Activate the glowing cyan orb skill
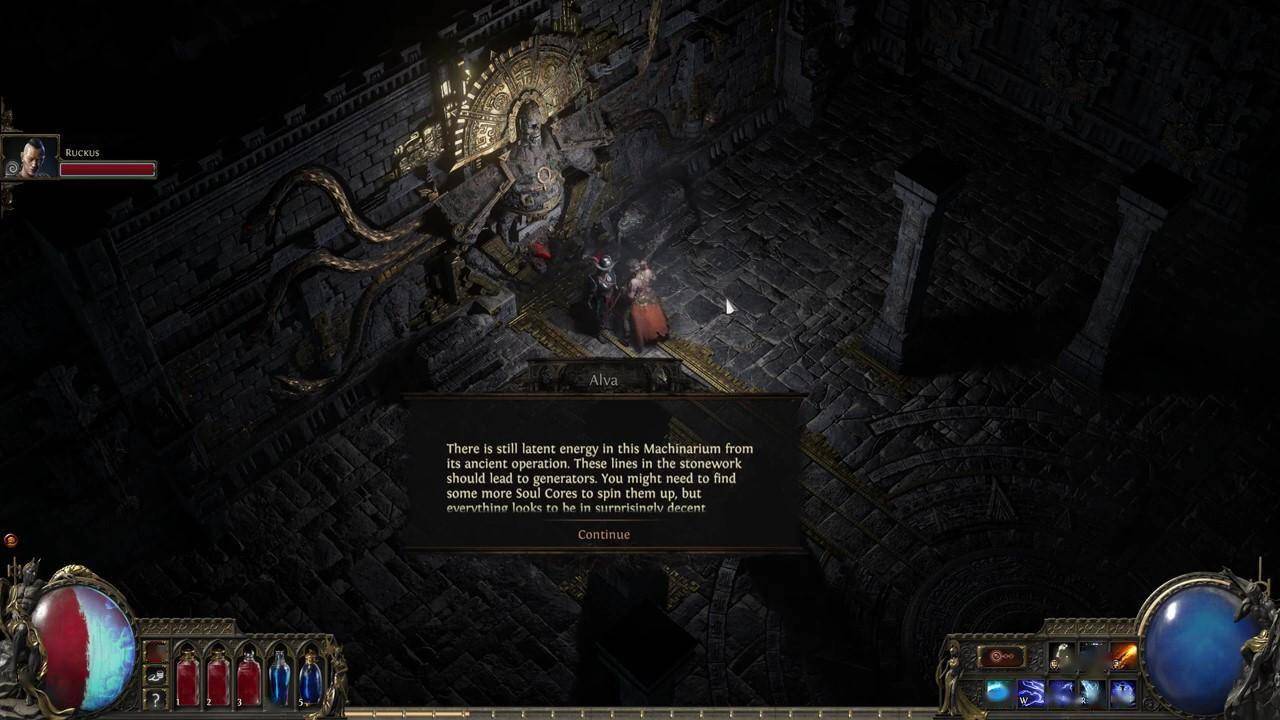This screenshot has height=720, width=1280. point(998,692)
